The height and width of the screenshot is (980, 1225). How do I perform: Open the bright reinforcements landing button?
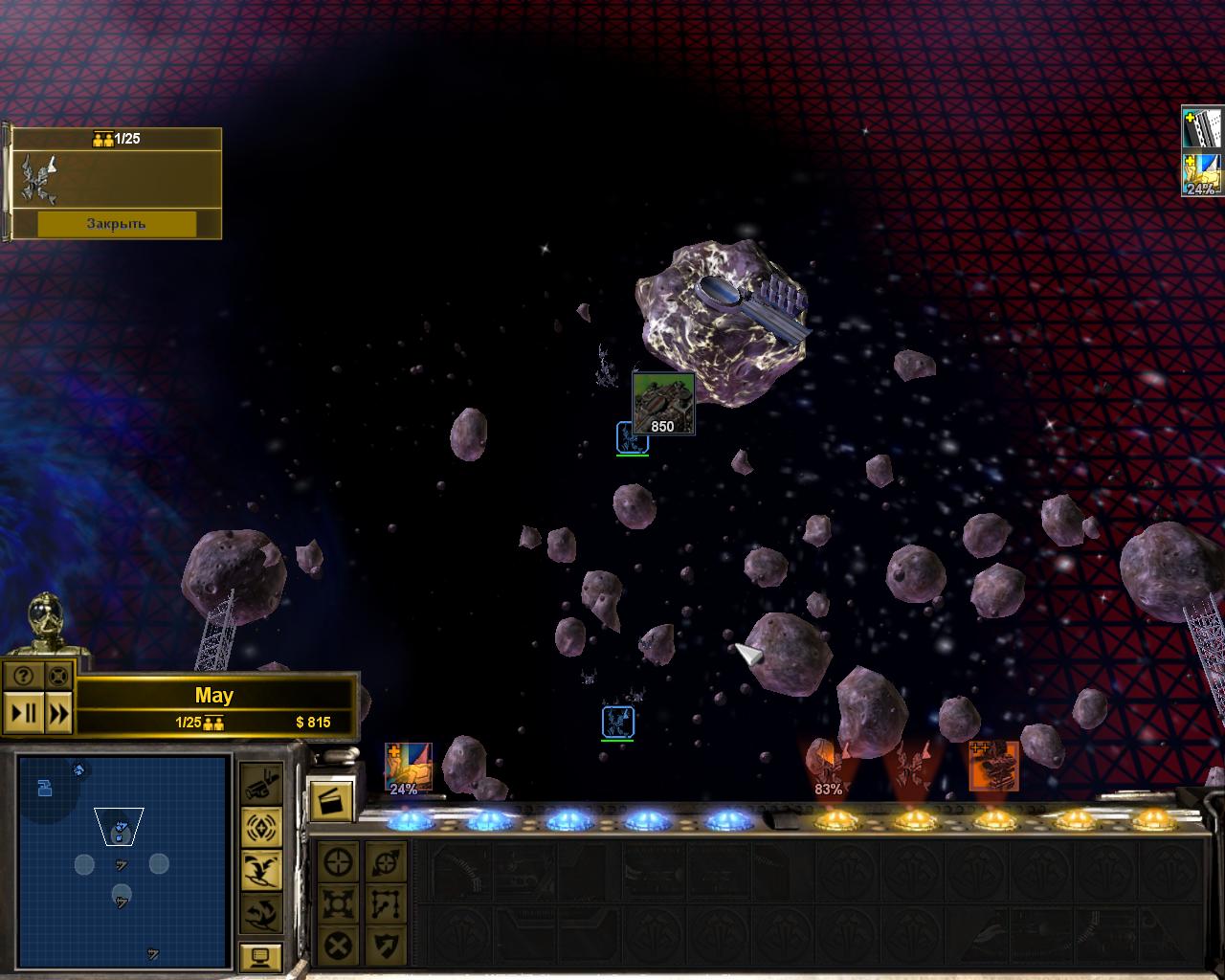coord(260,868)
